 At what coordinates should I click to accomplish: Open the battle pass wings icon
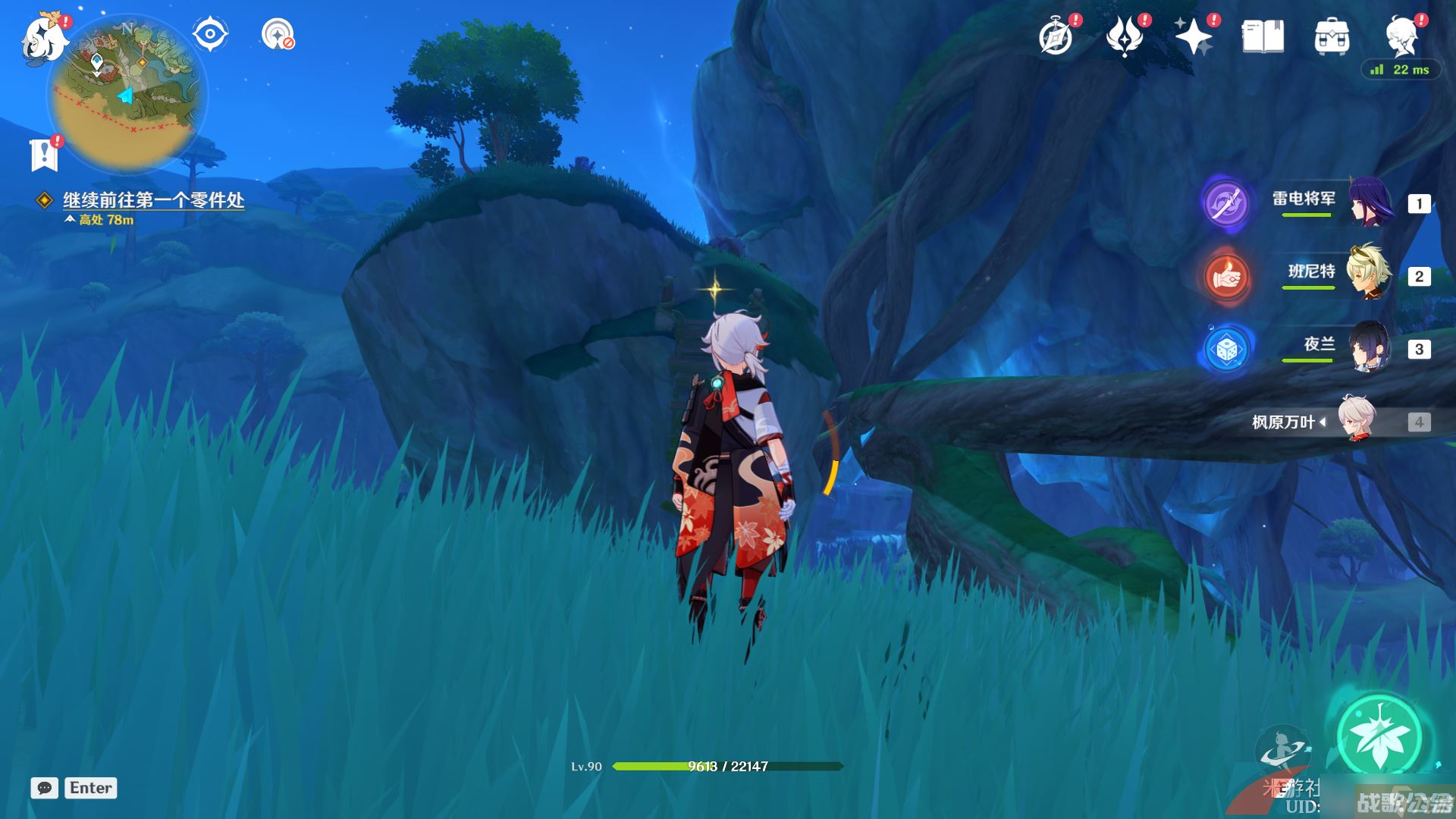click(x=1125, y=36)
